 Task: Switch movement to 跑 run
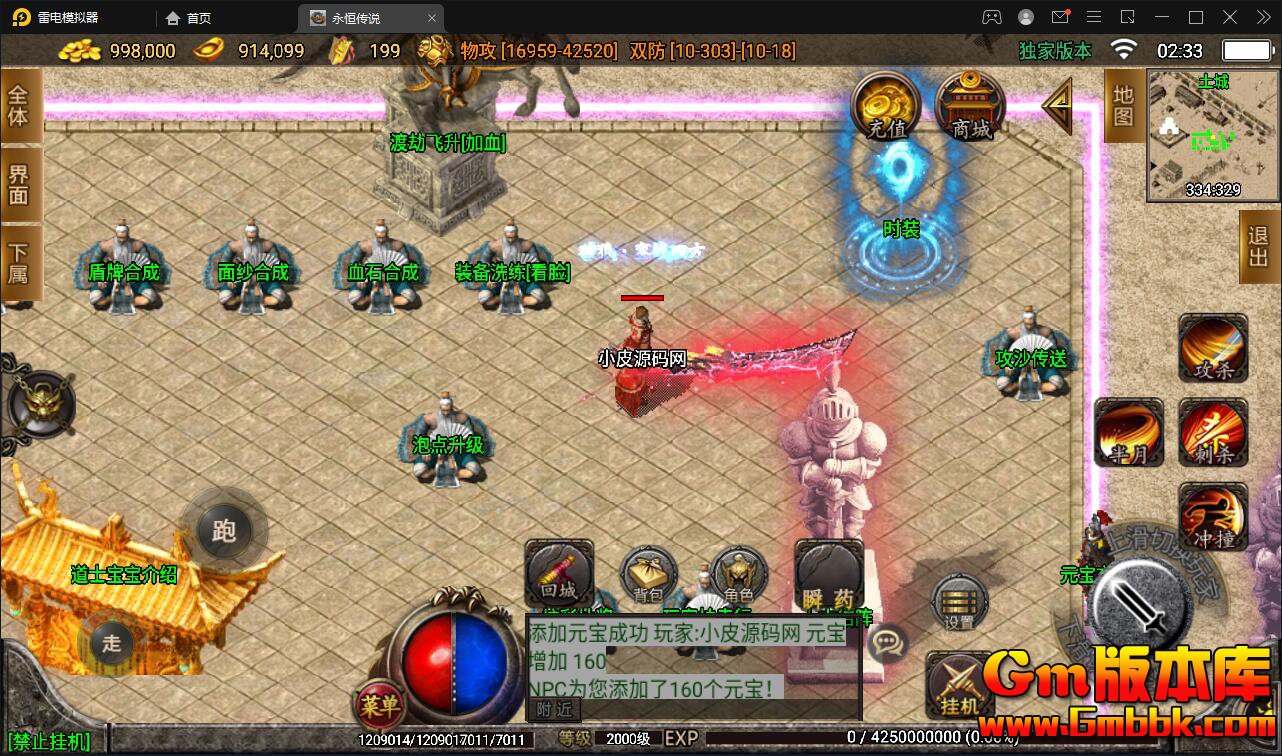(x=224, y=530)
